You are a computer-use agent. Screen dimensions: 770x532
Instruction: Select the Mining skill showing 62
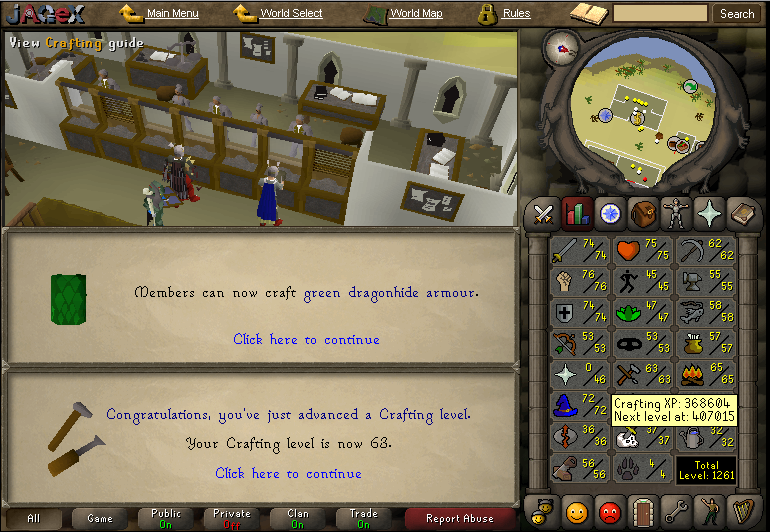pos(706,251)
